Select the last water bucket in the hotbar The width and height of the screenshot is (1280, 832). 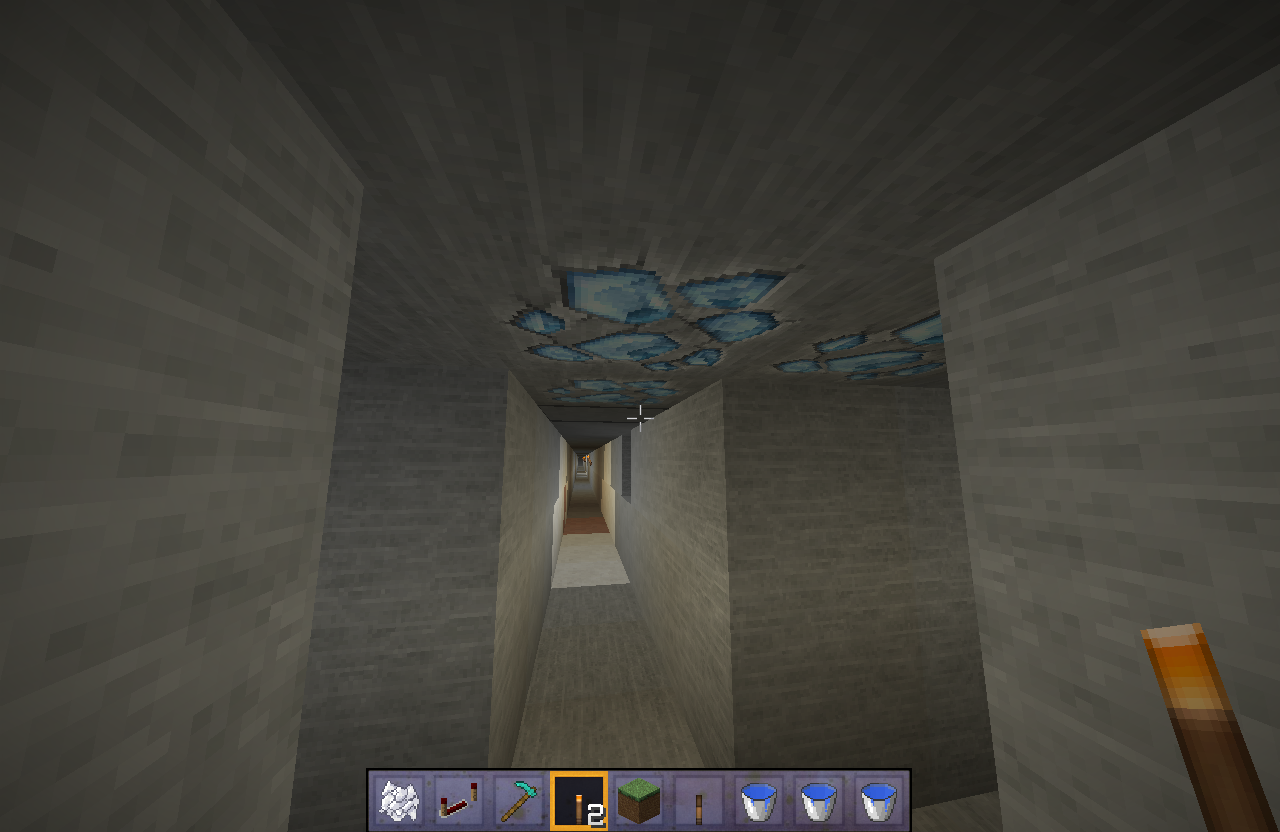click(877, 797)
